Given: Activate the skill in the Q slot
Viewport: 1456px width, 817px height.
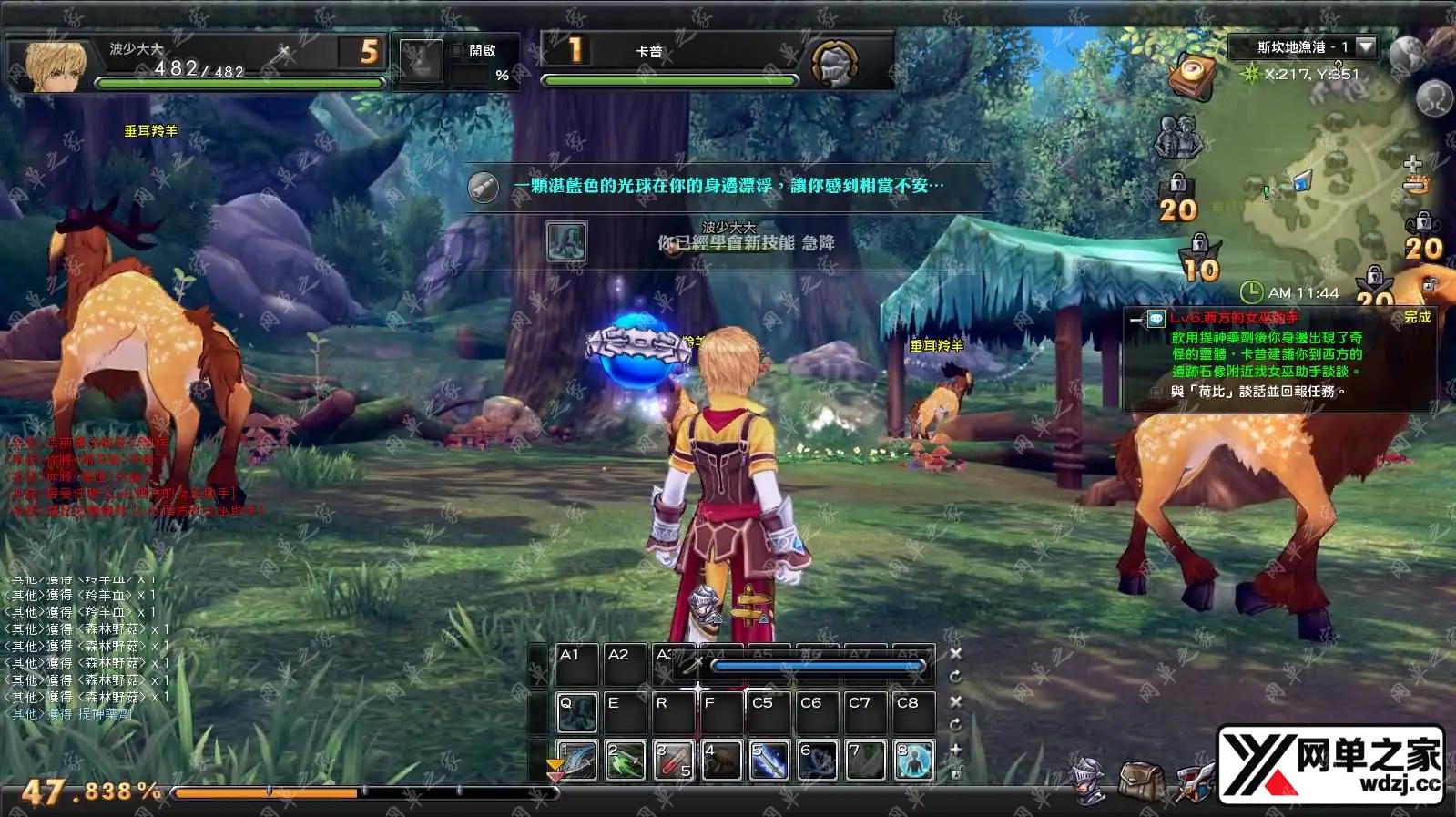Looking at the screenshot, I should pyautogui.click(x=577, y=713).
